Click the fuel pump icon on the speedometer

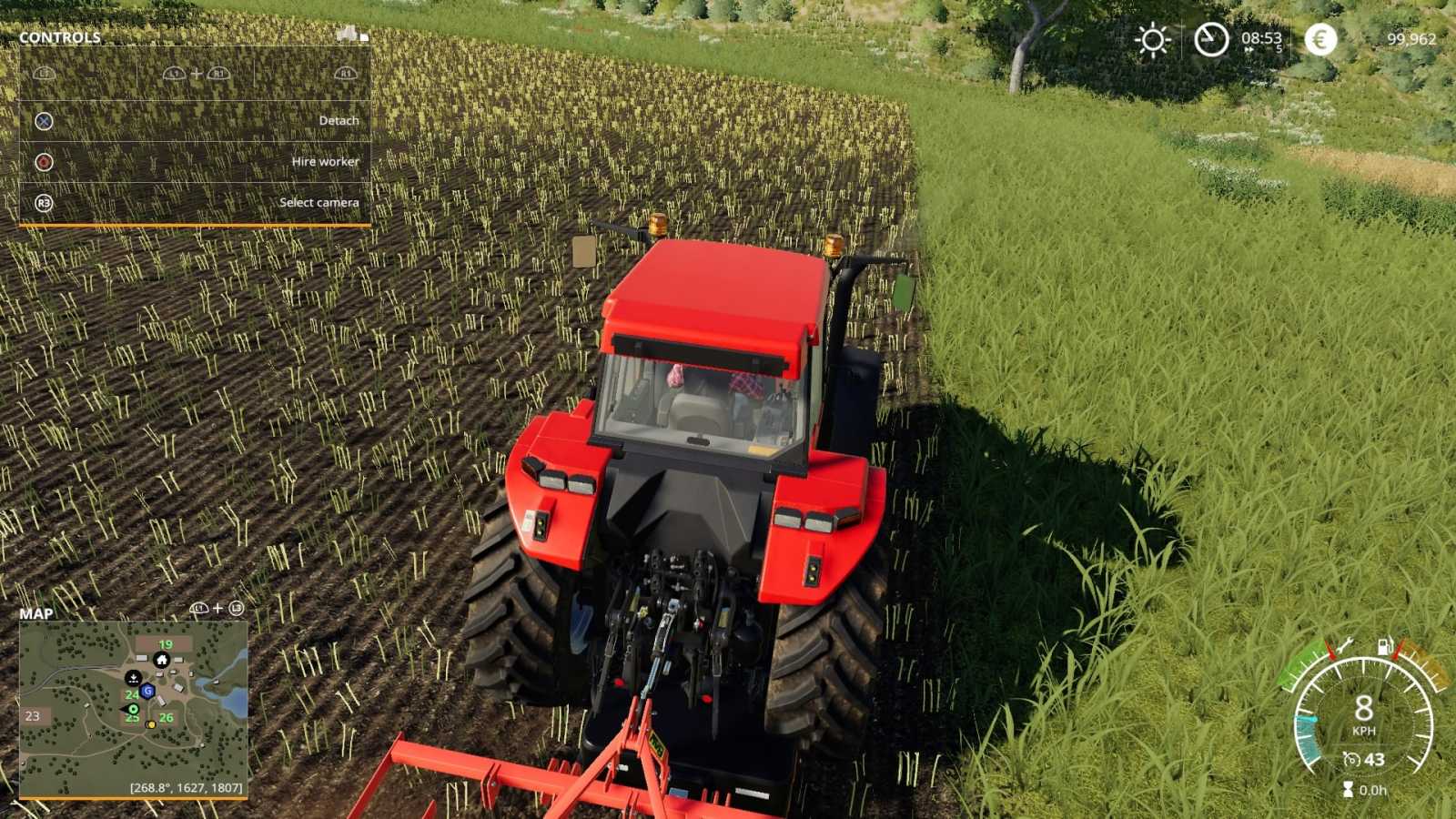coord(1384,645)
